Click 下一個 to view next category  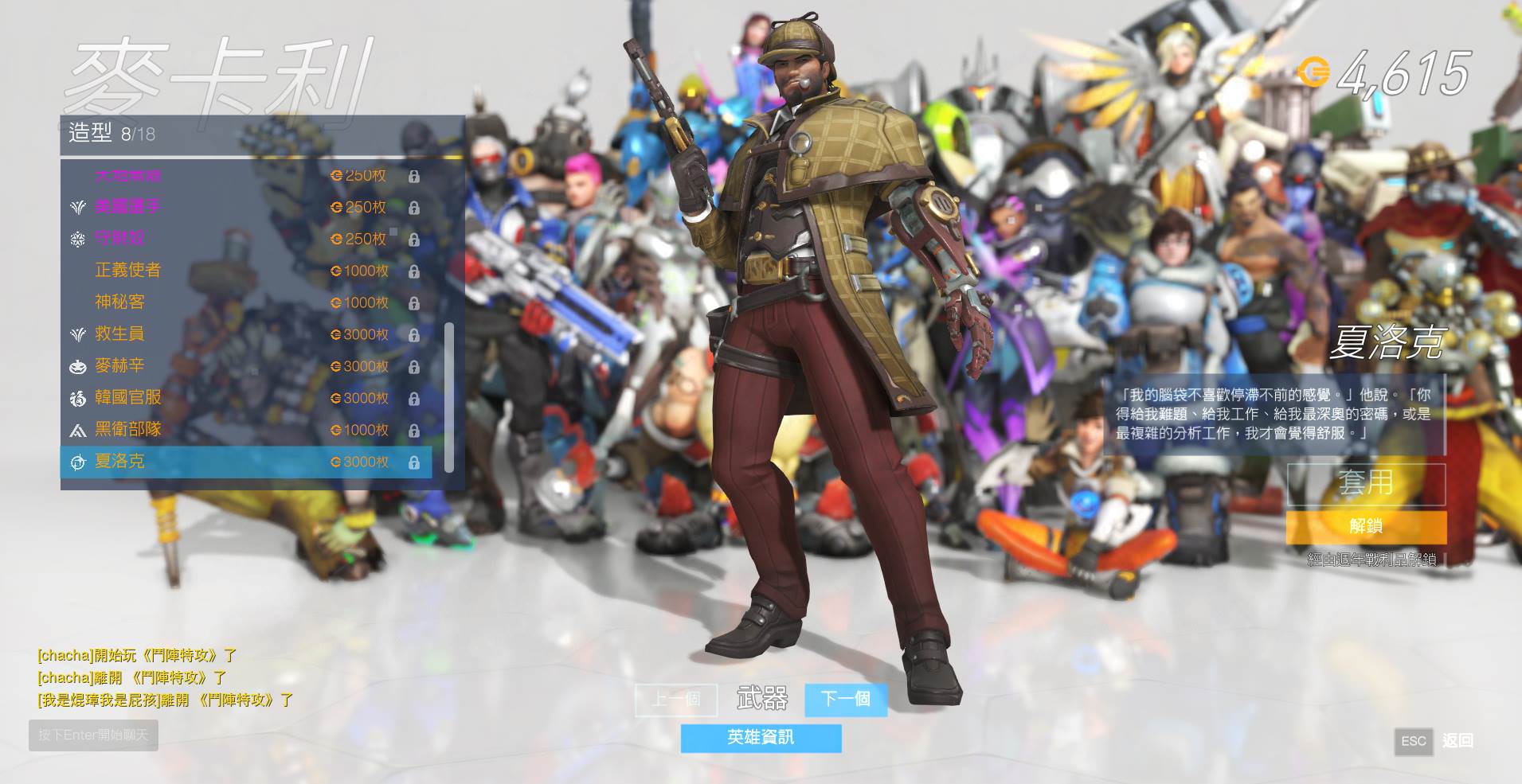[x=846, y=700]
